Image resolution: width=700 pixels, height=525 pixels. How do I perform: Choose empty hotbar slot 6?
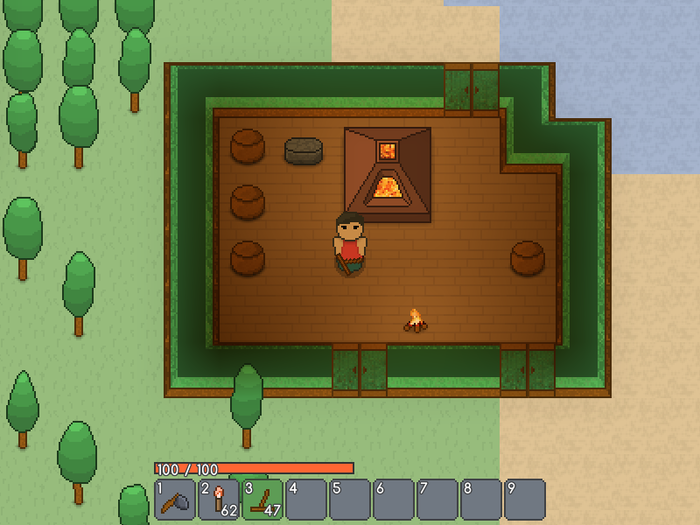tap(394, 499)
